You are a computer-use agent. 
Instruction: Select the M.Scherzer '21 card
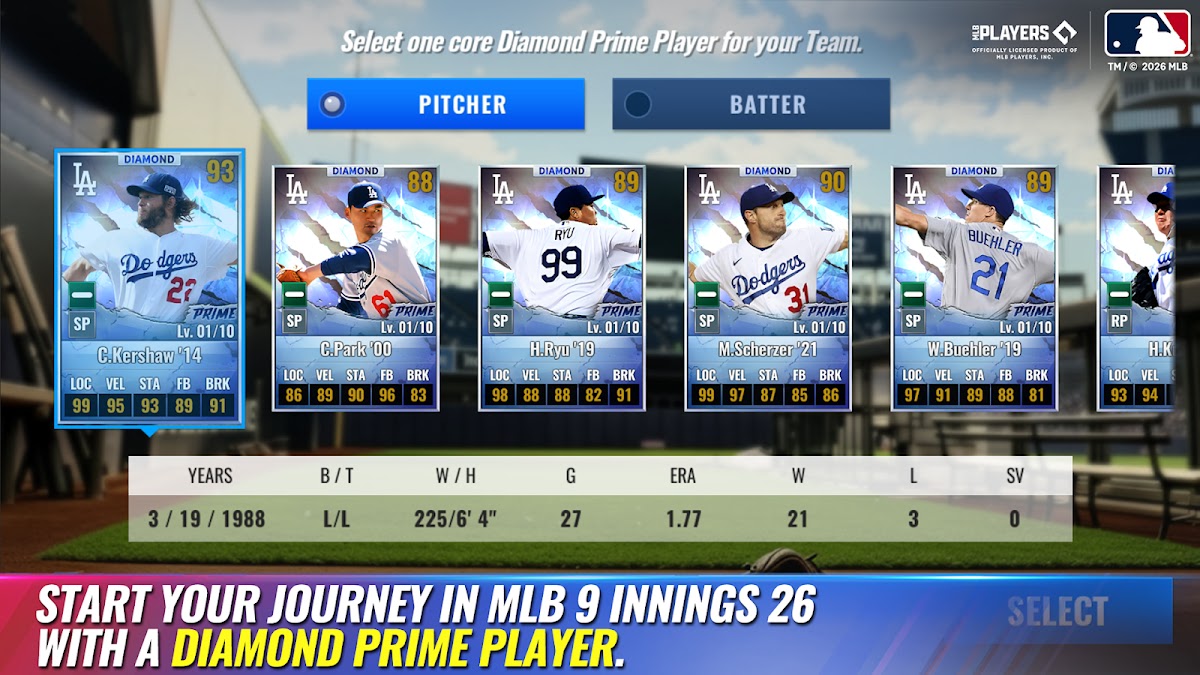pyautogui.click(x=768, y=288)
